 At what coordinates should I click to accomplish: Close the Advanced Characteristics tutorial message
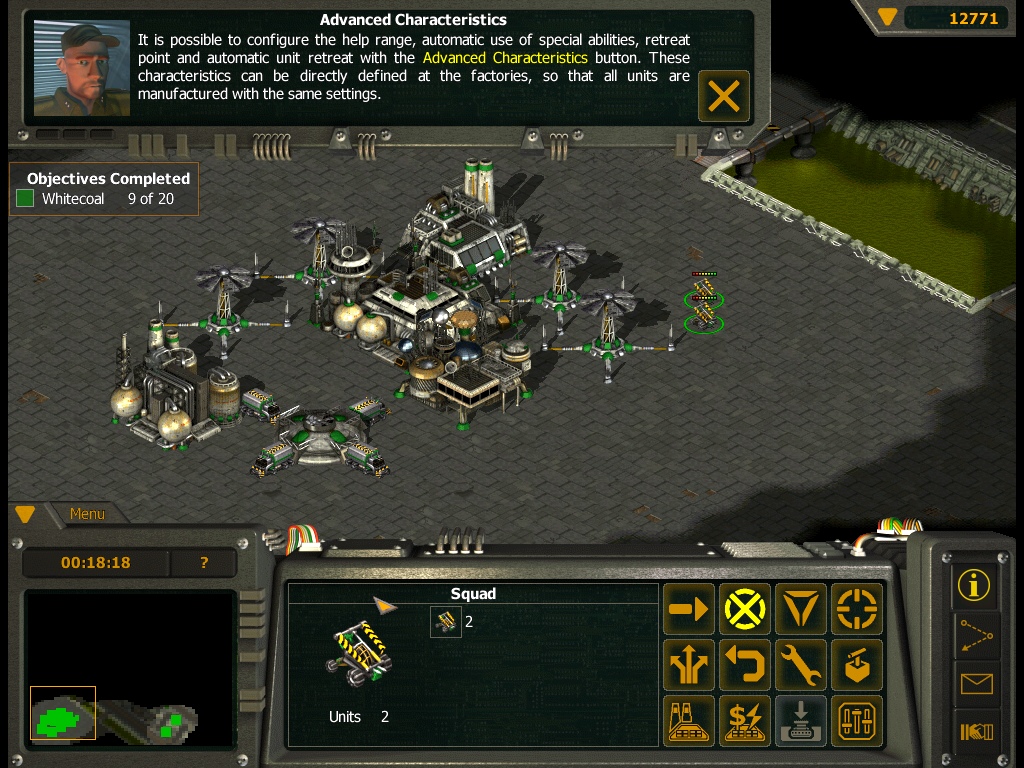pyautogui.click(x=723, y=96)
